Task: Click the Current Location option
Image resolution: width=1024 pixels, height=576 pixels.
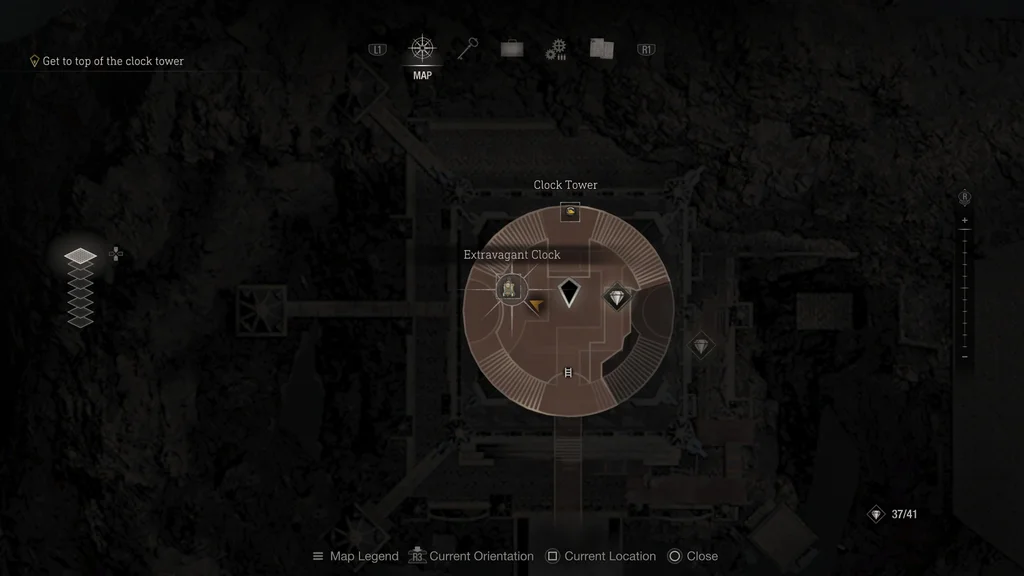Action: (601, 556)
